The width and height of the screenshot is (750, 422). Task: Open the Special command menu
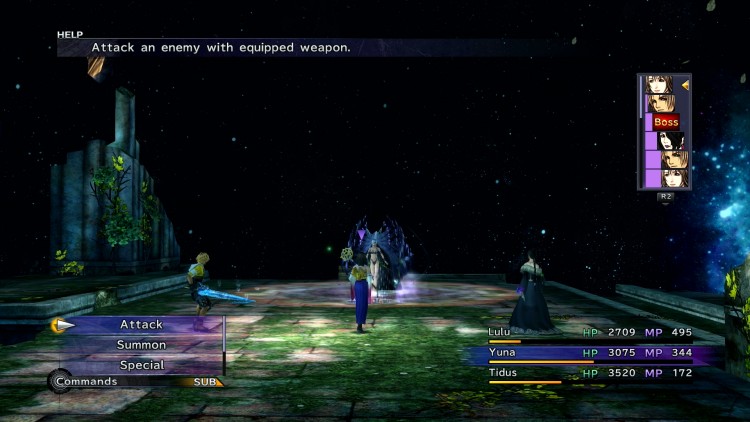(141, 365)
